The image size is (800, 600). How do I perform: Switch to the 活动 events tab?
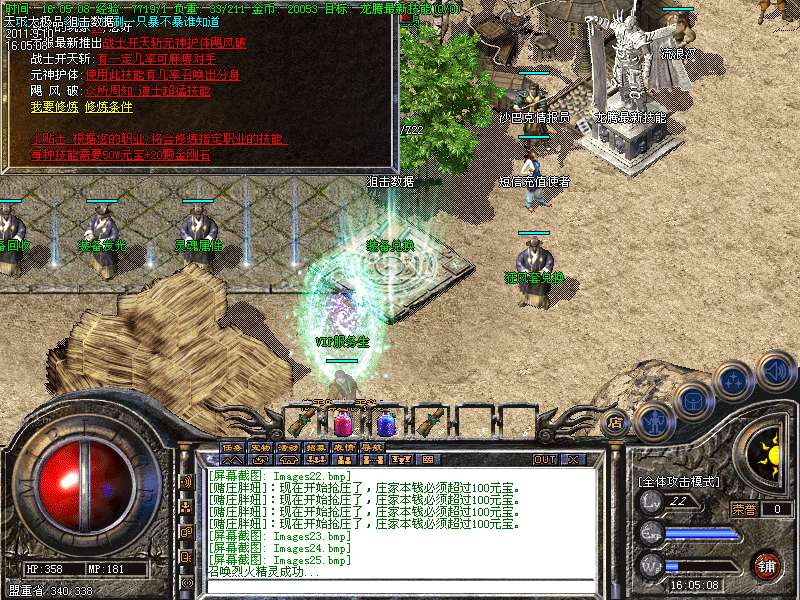click(x=288, y=447)
